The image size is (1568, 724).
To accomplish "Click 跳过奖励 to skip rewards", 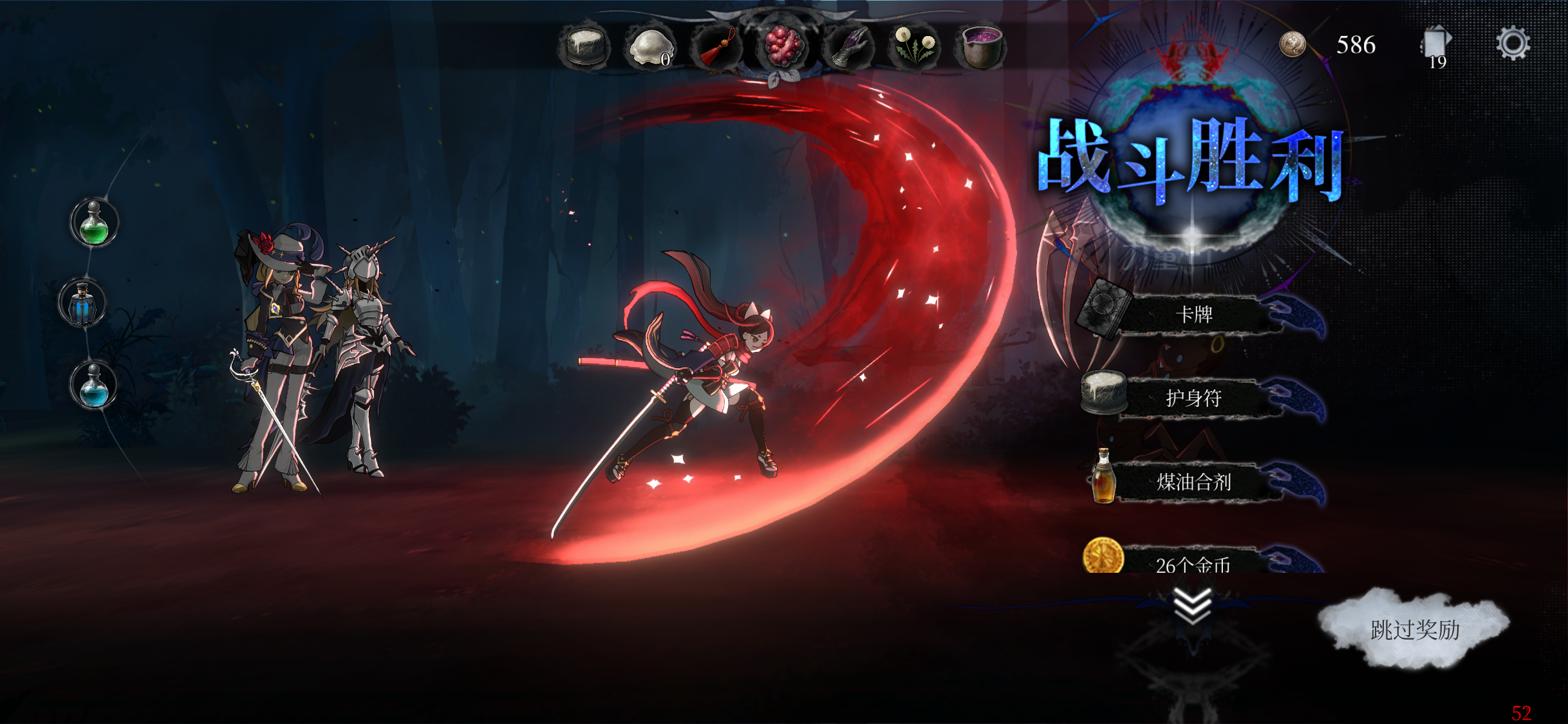I will 1415,629.
